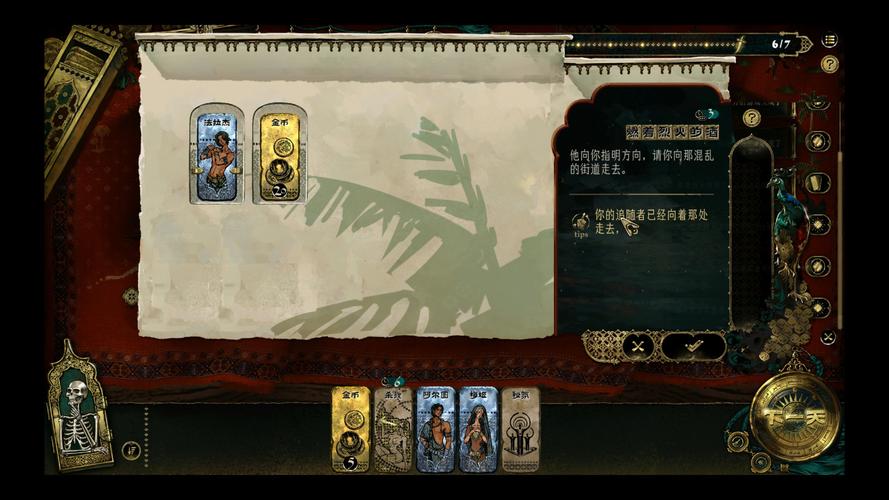The width and height of the screenshot is (889, 500).
Task: Select the 杀戮 card in hand
Action: [393, 429]
